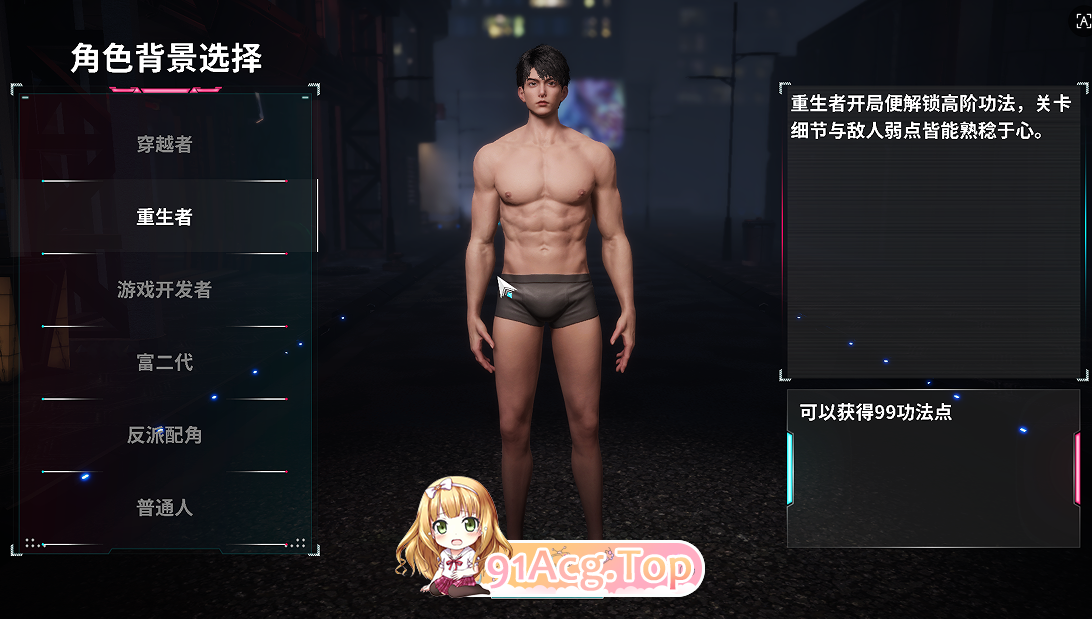Screen dimensions: 1092x619
Task: Open the 91Acg.Top watermark link
Action: (590, 569)
